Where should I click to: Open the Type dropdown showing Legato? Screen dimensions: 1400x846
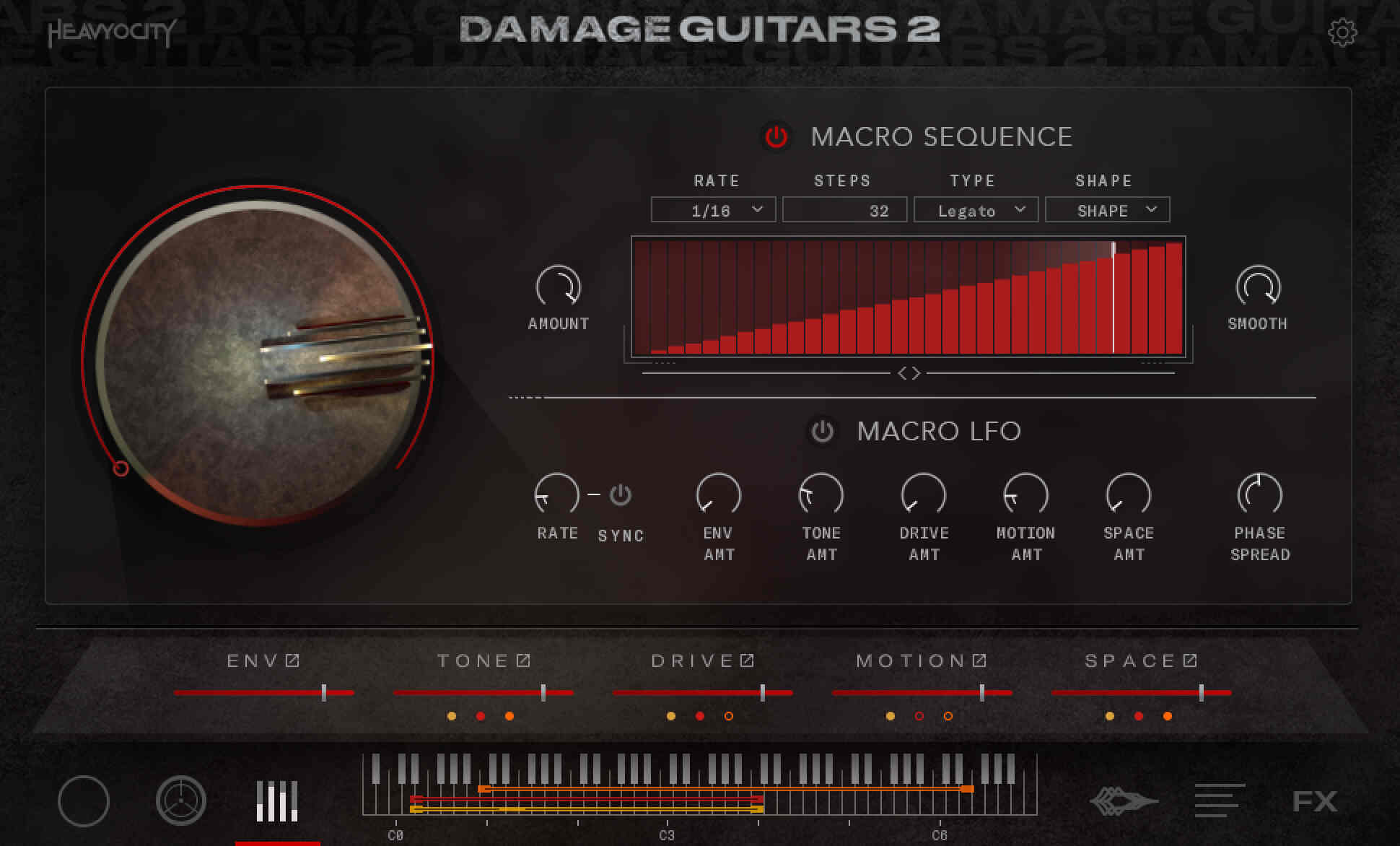976,209
